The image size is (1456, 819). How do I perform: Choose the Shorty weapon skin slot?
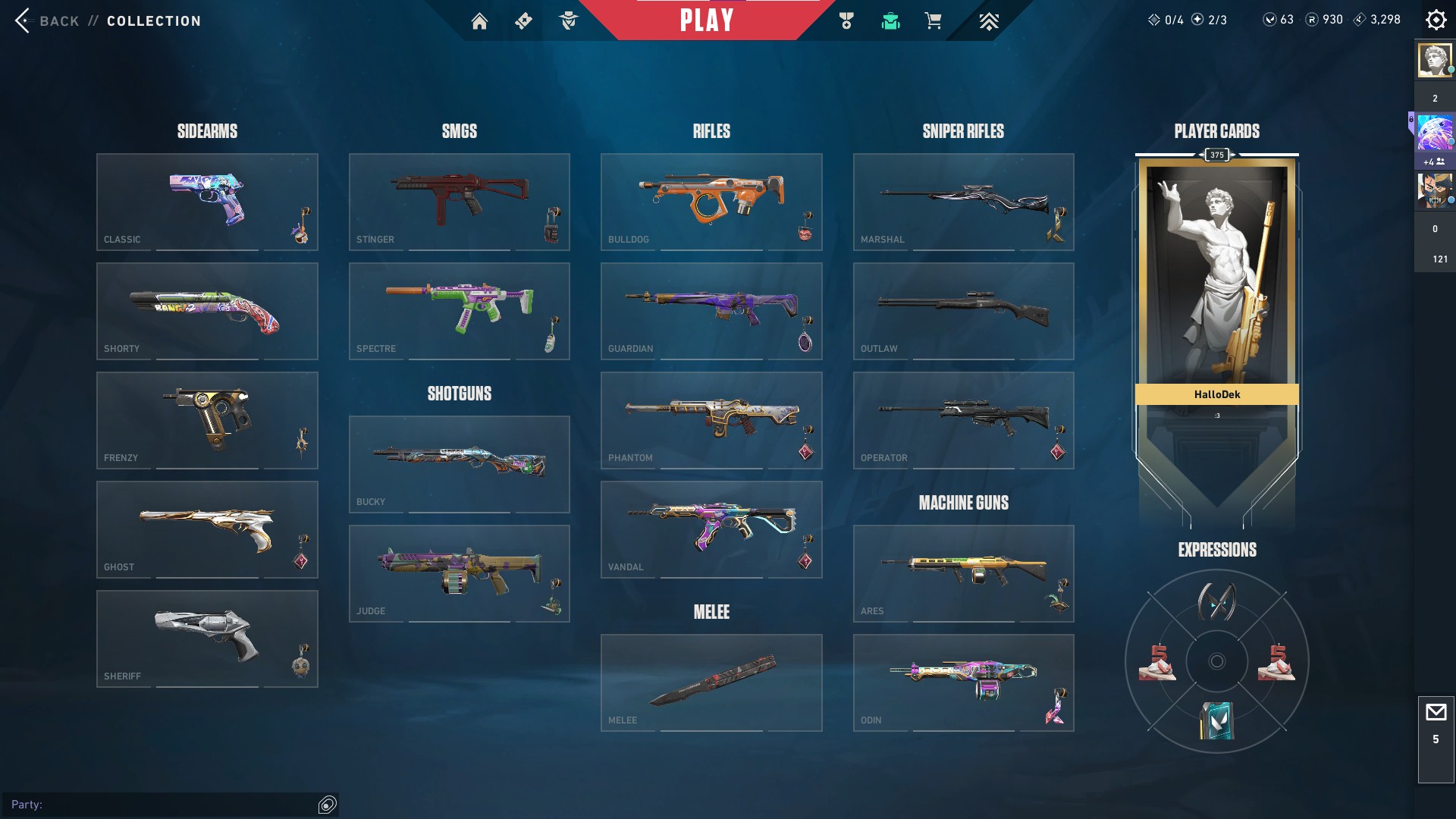coord(206,311)
